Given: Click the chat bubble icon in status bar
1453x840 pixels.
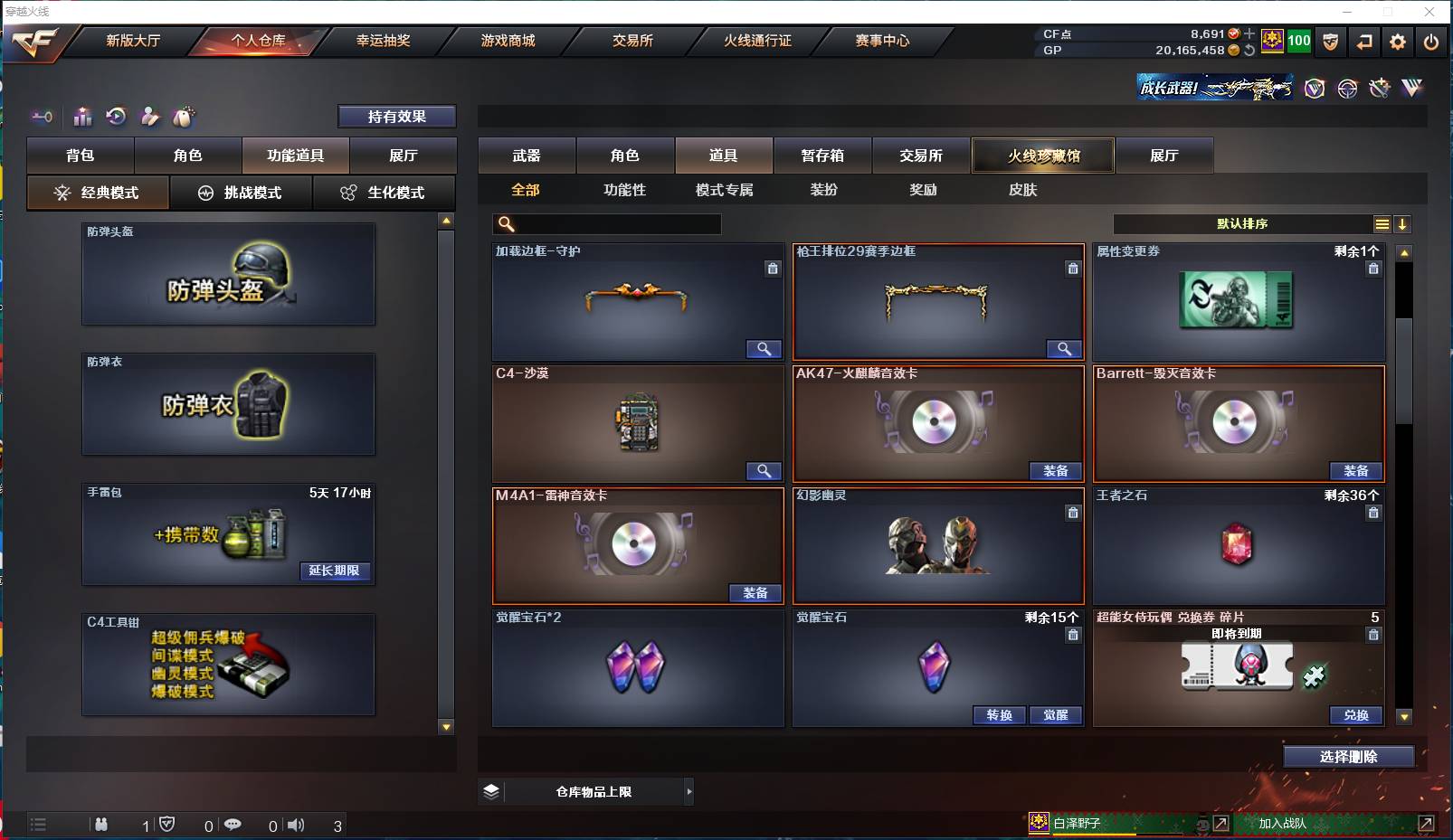Looking at the screenshot, I should tap(233, 825).
